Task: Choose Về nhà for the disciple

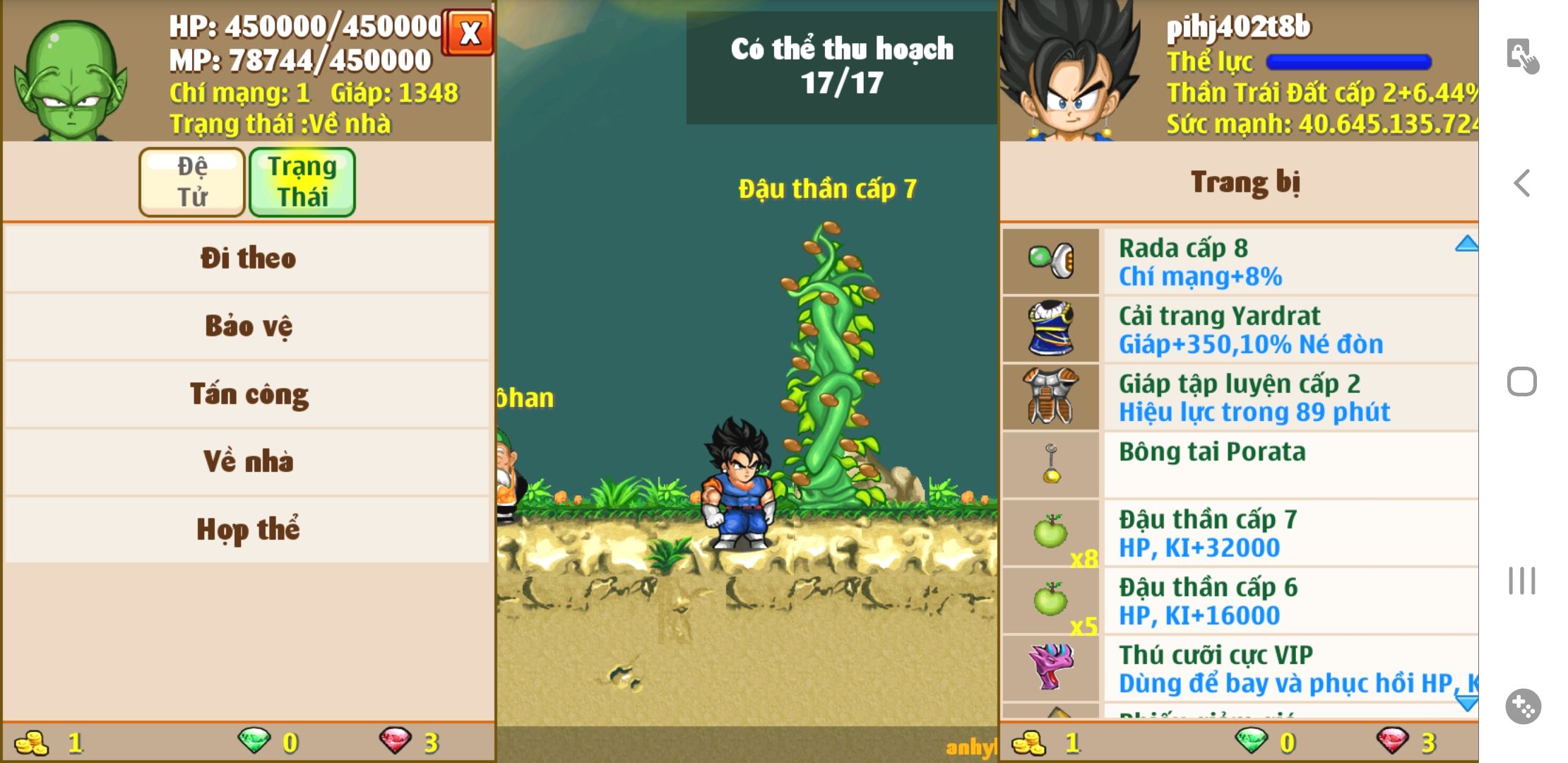Action: pos(247,461)
